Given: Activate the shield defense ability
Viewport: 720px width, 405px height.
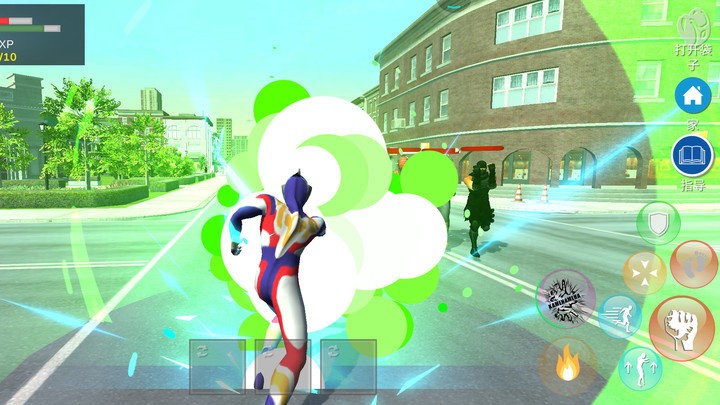Looking at the screenshot, I should pyautogui.click(x=657, y=222).
